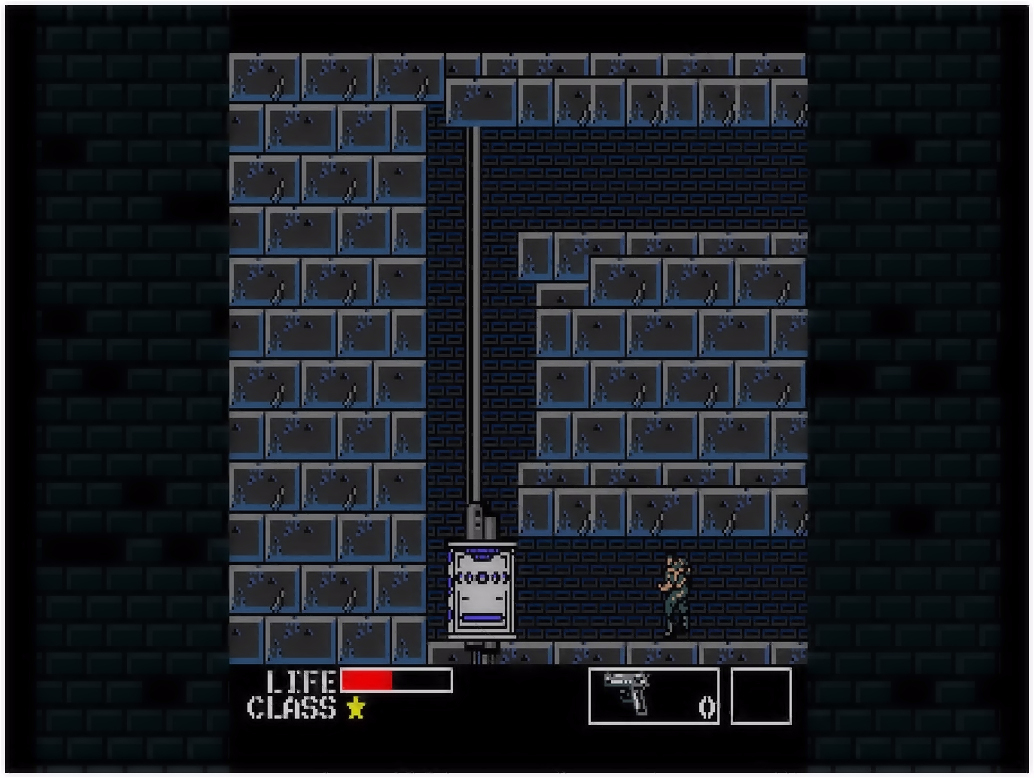Click the empty equipment slot box

(761, 696)
